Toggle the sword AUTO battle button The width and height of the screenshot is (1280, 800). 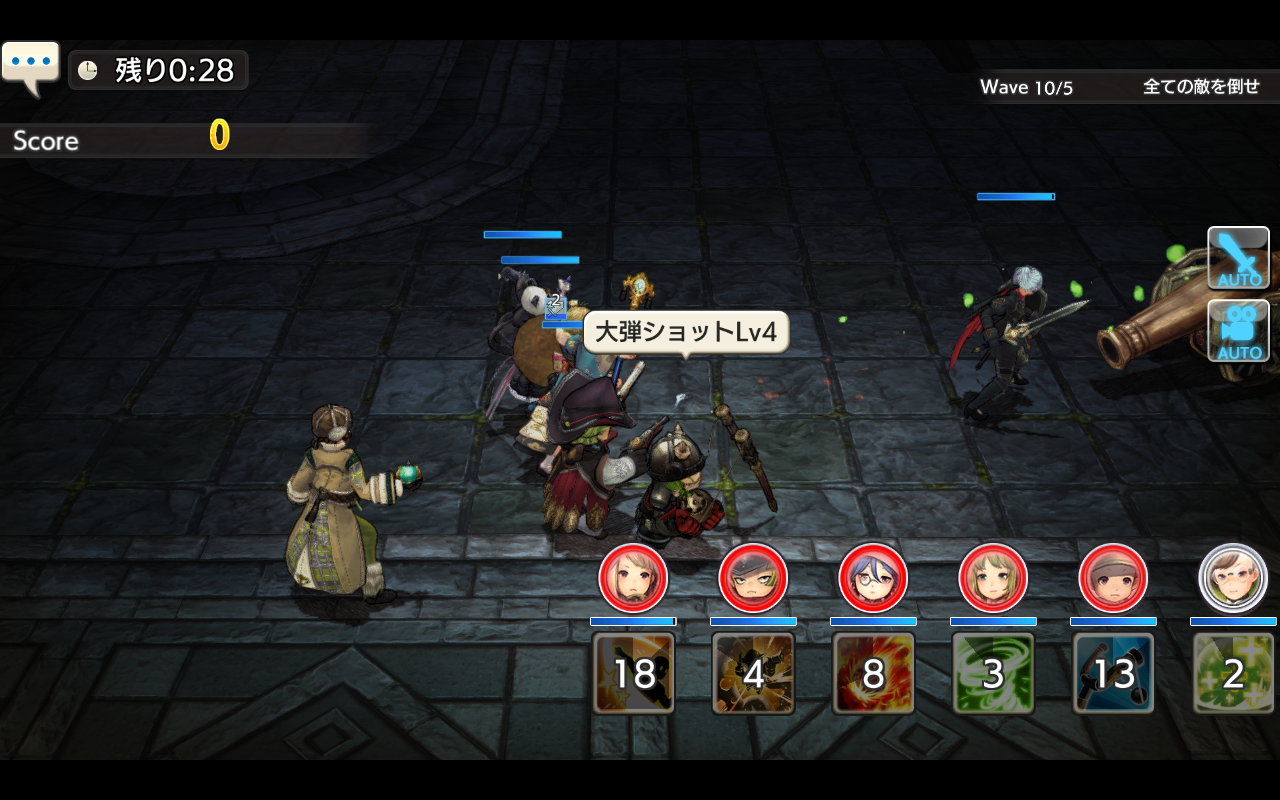coord(1238,258)
